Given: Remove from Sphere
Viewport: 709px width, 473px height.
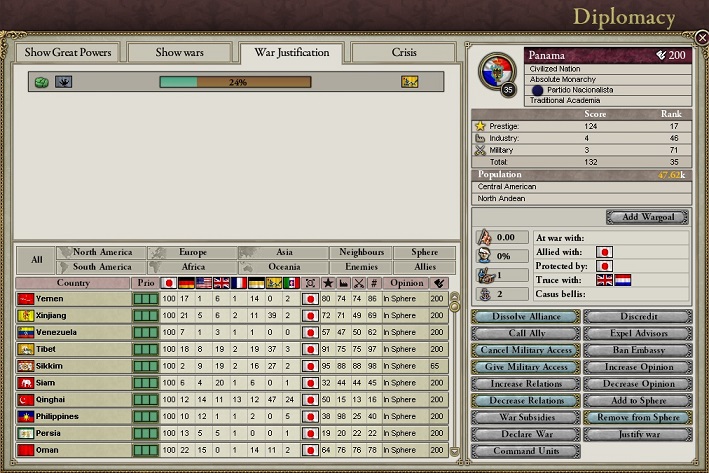Looking at the screenshot, I should (637, 418).
